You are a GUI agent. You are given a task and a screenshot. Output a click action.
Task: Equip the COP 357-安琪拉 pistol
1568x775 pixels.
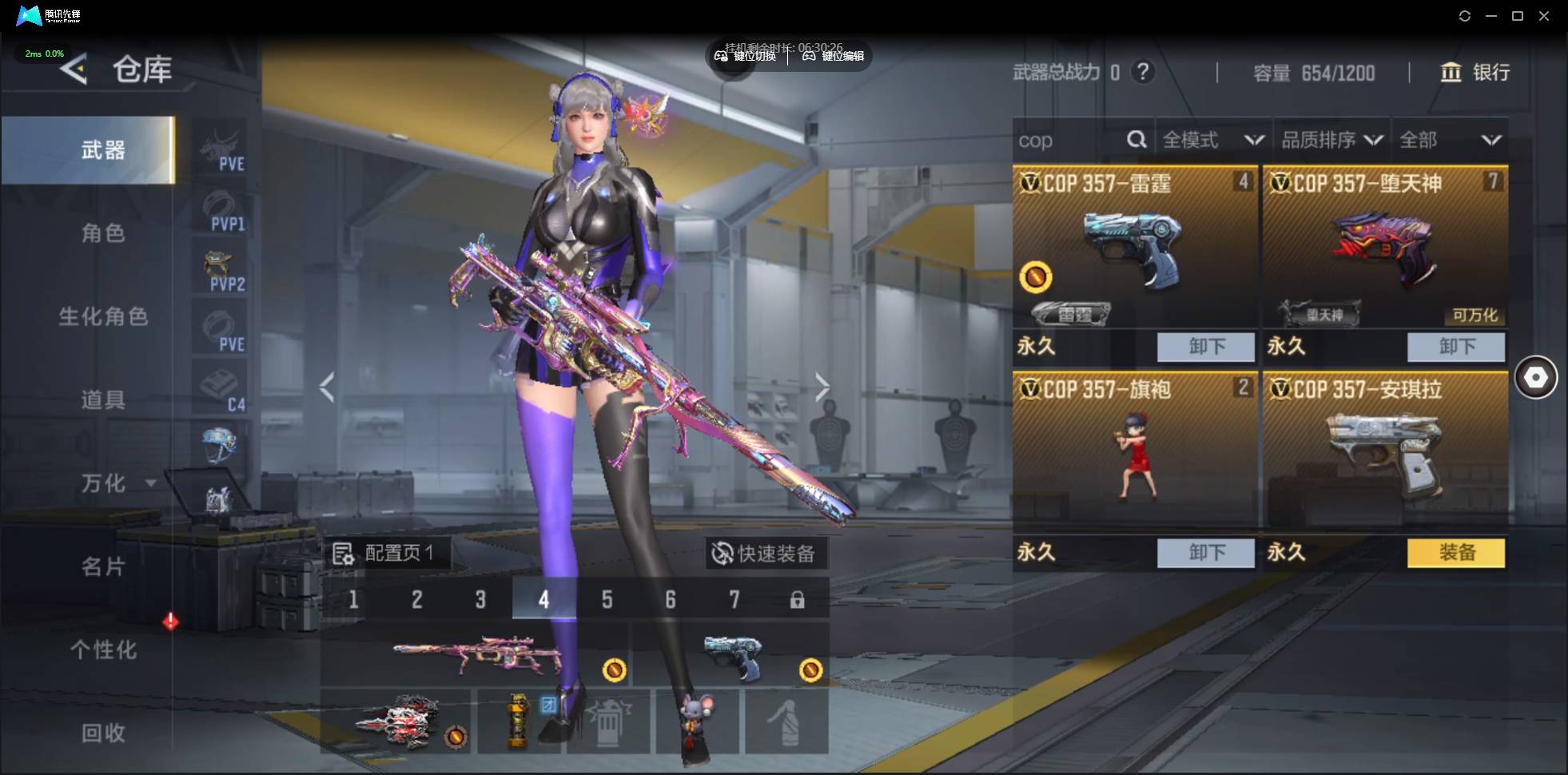coord(1455,552)
